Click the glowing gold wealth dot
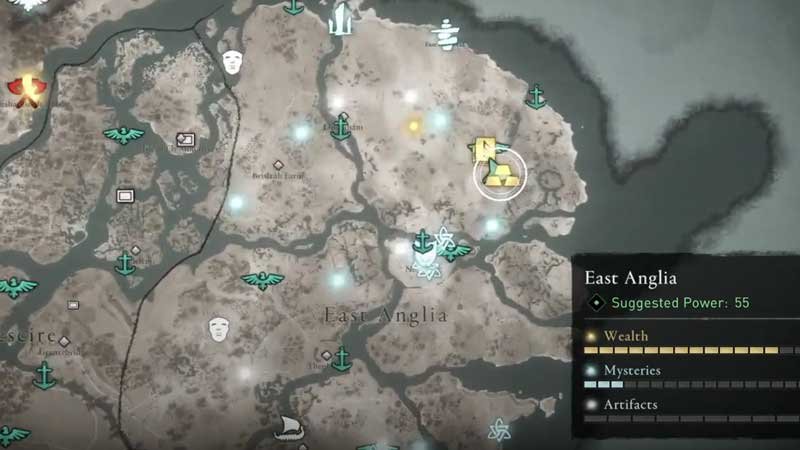Image resolution: width=800 pixels, height=450 pixels. coord(414,127)
